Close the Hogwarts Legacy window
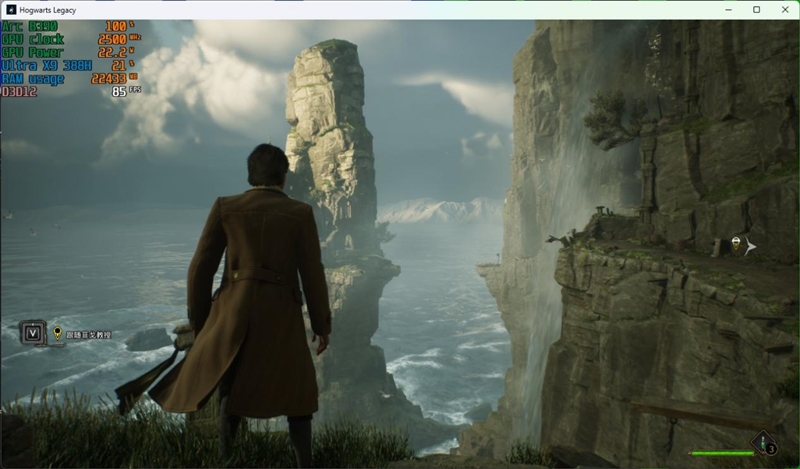The height and width of the screenshot is (469, 800). click(781, 9)
